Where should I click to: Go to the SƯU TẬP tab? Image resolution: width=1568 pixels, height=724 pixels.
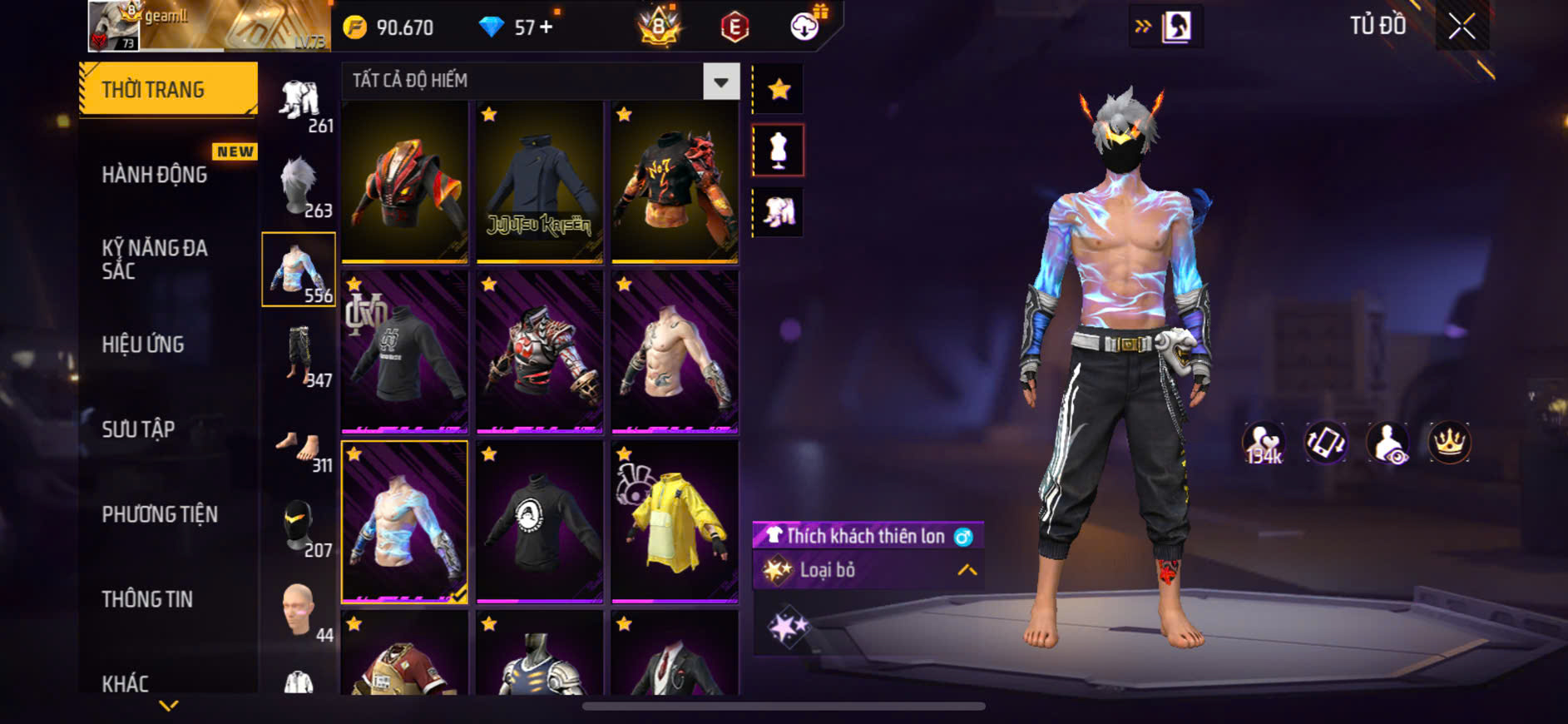coord(138,429)
